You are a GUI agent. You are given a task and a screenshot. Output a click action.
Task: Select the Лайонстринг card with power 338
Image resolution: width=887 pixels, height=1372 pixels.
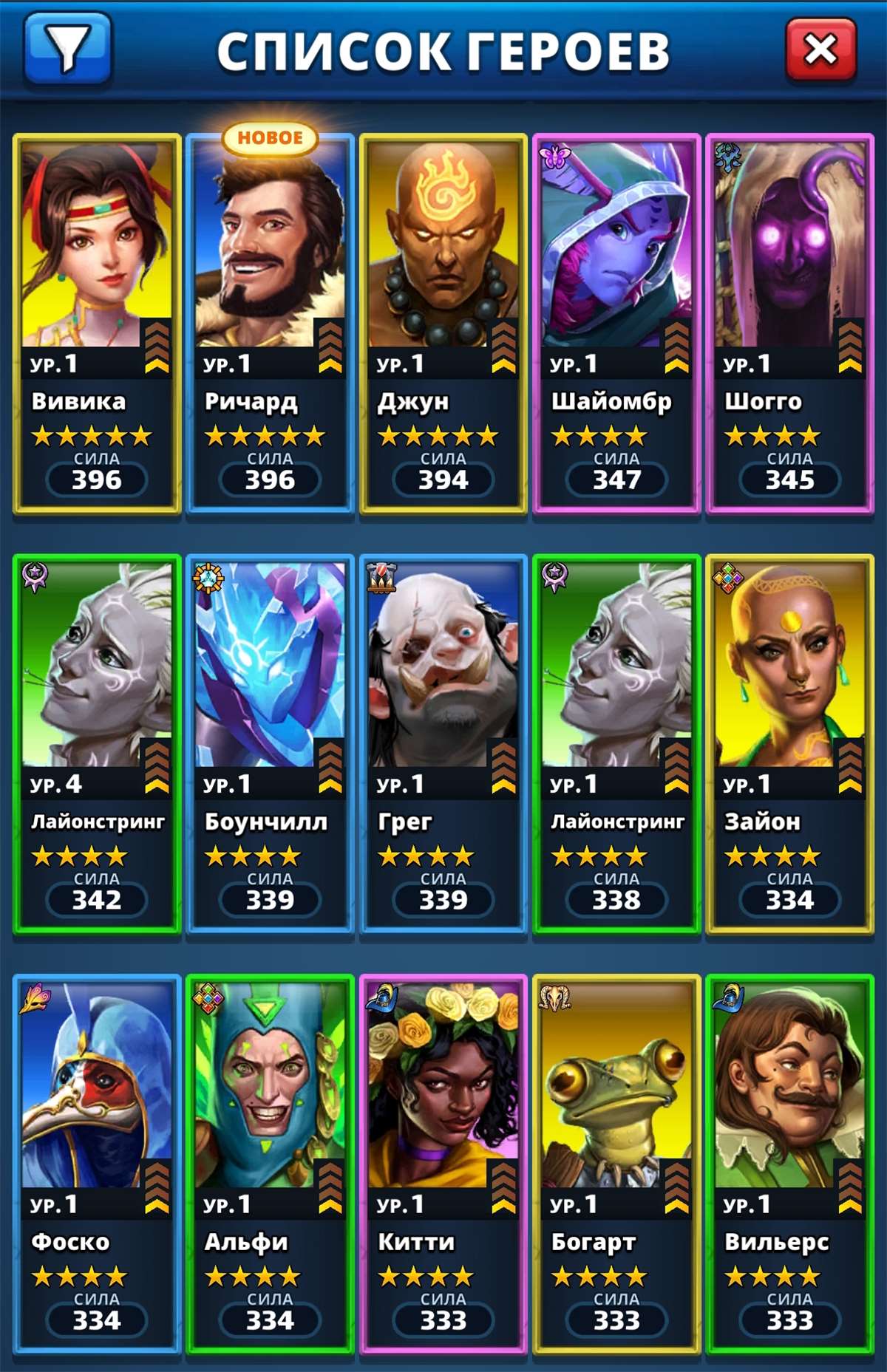coord(616,743)
